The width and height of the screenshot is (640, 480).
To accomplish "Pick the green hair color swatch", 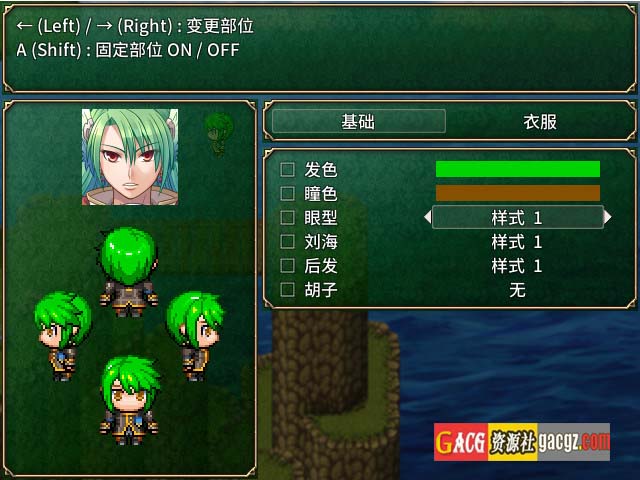I will [517, 169].
